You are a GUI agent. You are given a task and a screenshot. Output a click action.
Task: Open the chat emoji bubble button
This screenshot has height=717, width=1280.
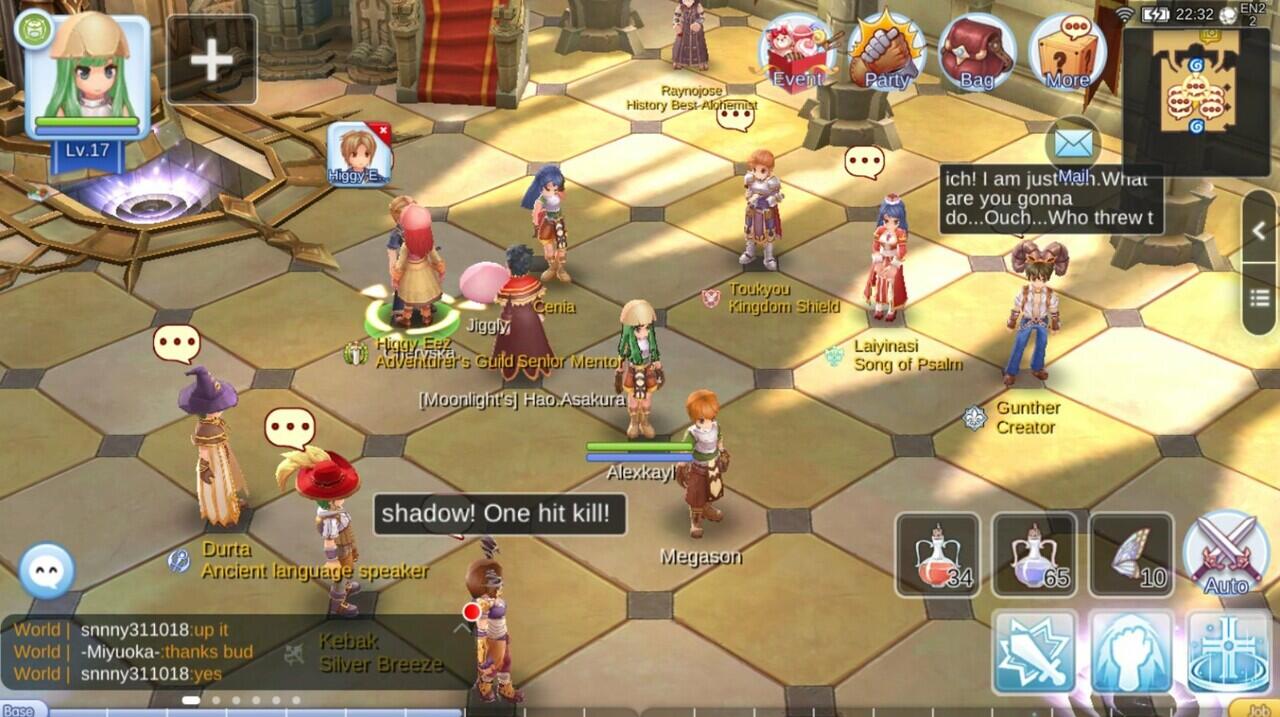tap(47, 571)
